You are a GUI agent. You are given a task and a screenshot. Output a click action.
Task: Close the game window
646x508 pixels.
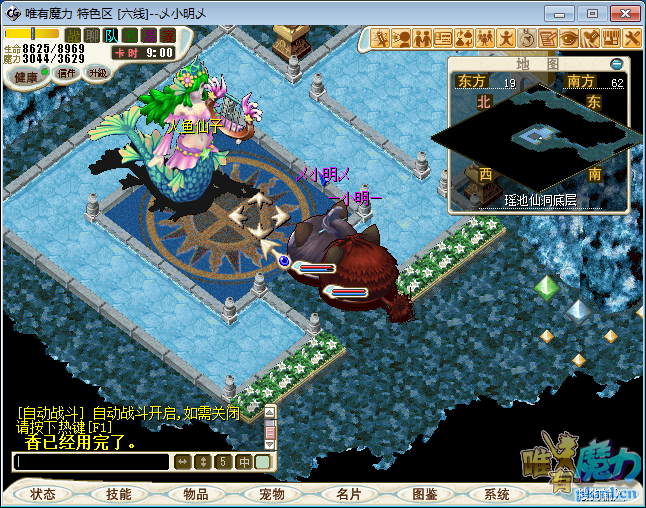click(x=622, y=13)
